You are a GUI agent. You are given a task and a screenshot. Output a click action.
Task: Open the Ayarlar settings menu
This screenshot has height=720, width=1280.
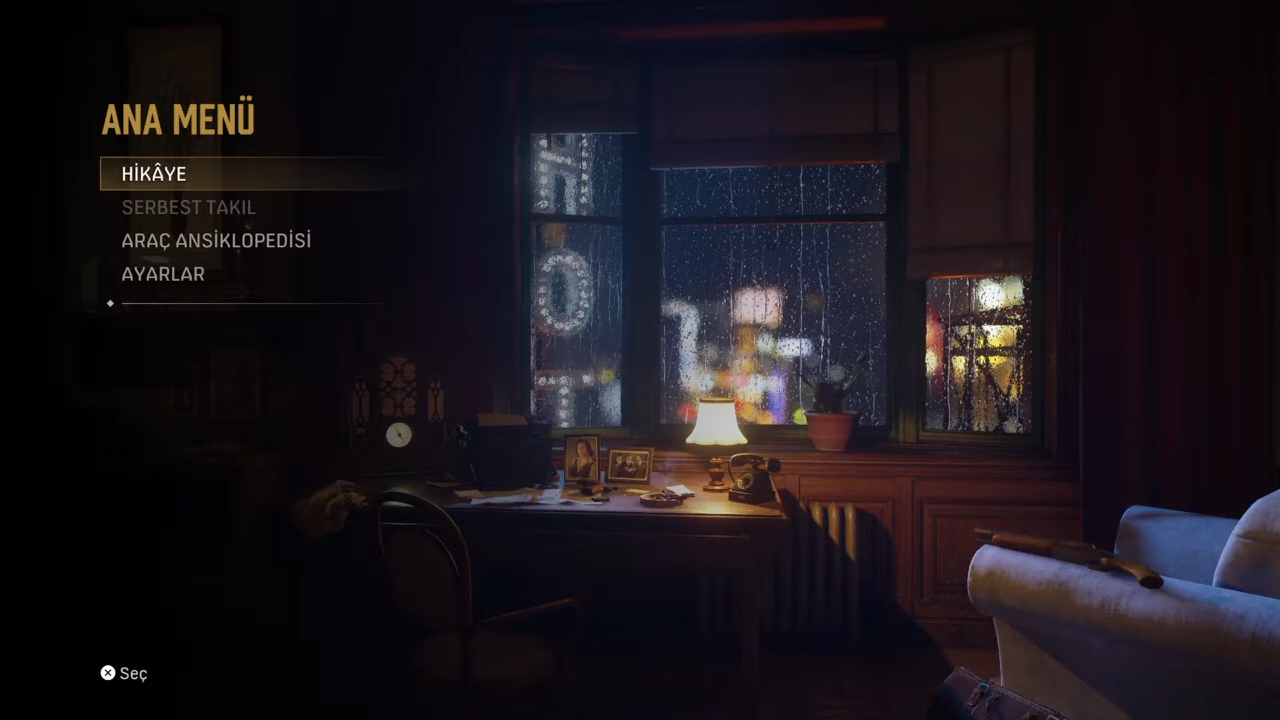click(x=163, y=274)
